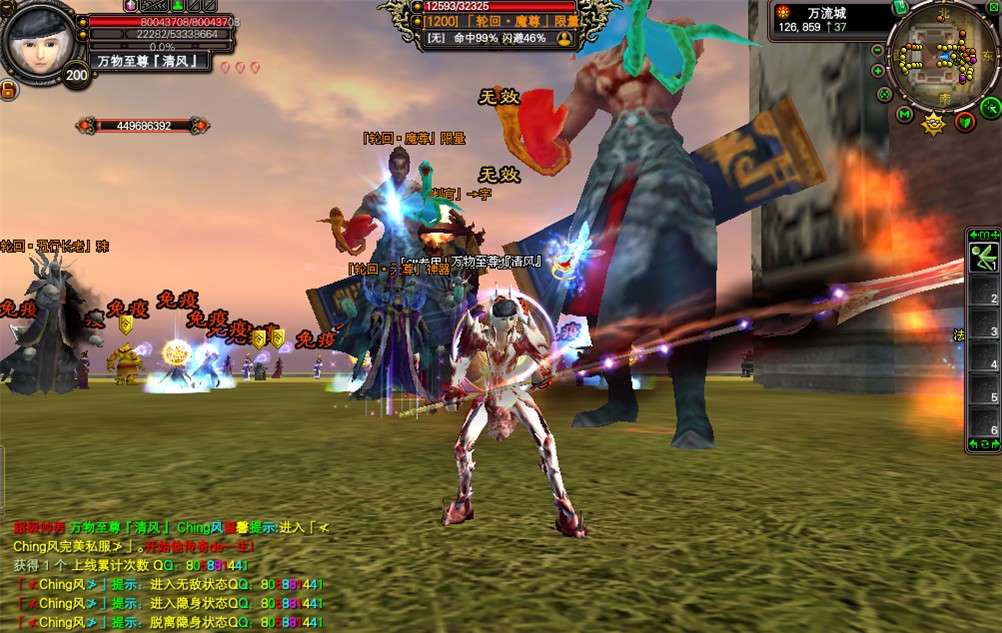
Task: Click the green square button at minimap corner
Action: point(993,7)
